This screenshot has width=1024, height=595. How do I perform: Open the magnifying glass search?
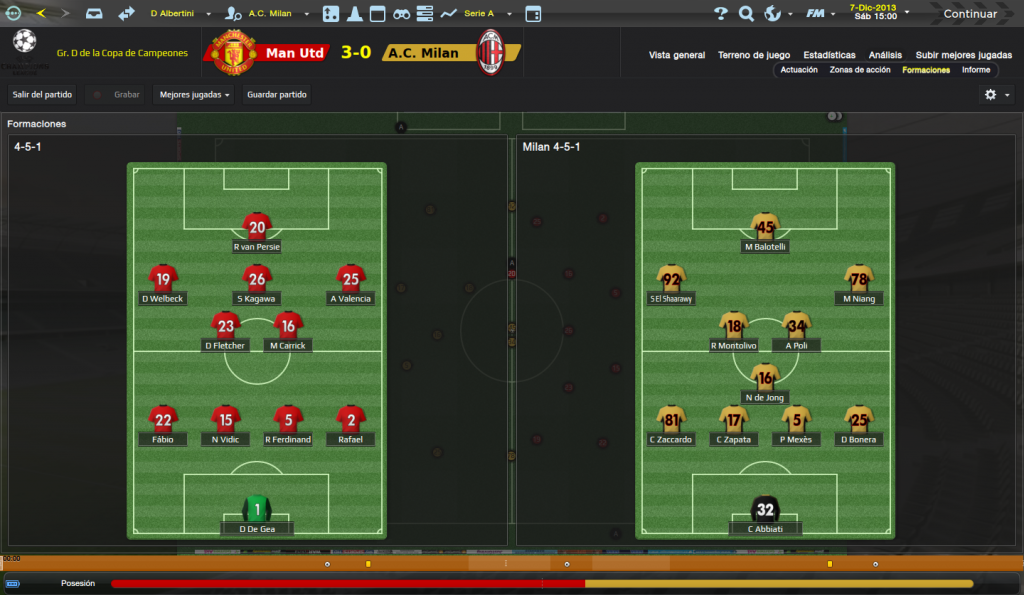pos(746,14)
